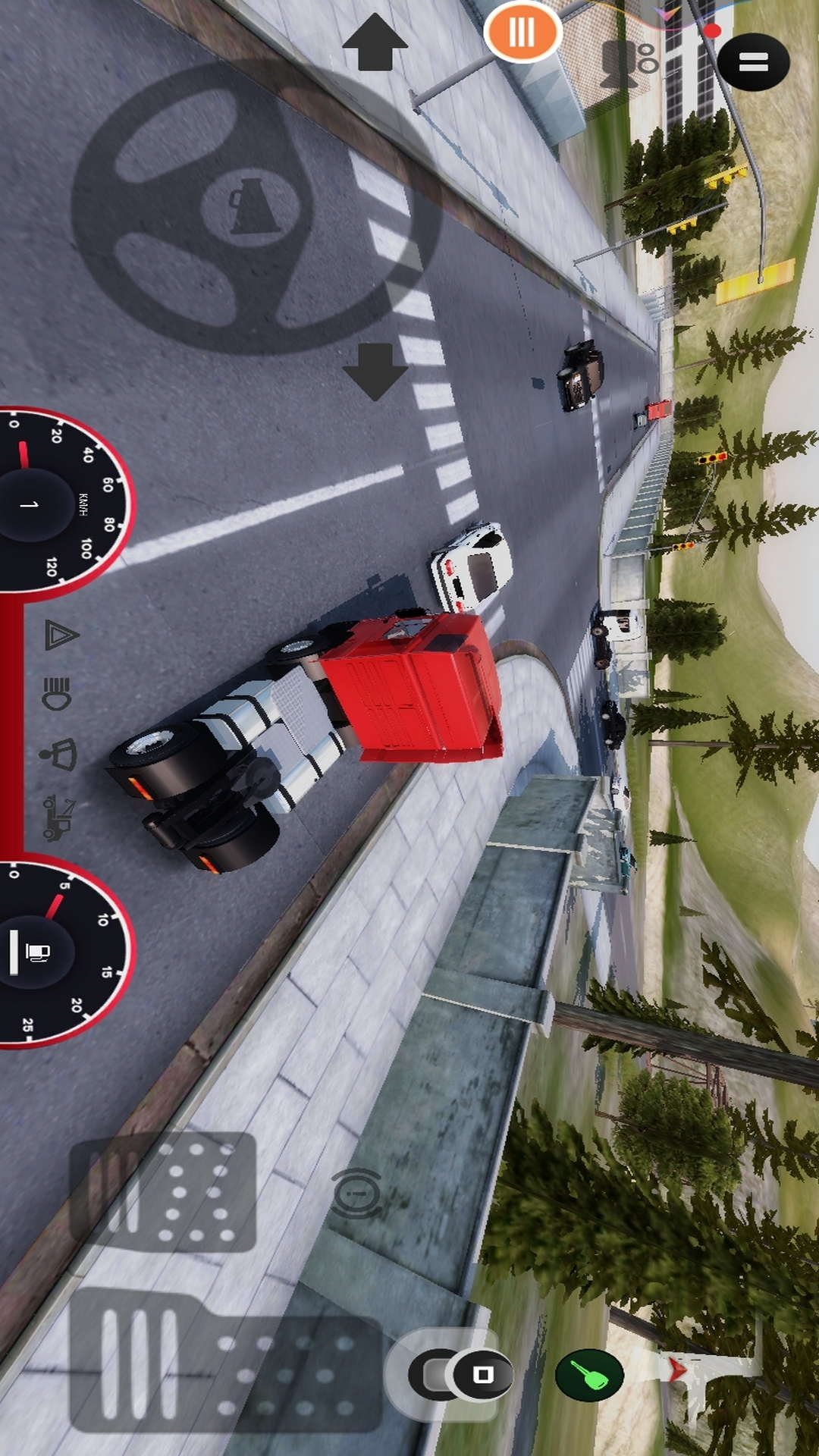This screenshot has height=1456, width=819.
Task: Tap the lower dark arrow
Action: click(x=375, y=371)
